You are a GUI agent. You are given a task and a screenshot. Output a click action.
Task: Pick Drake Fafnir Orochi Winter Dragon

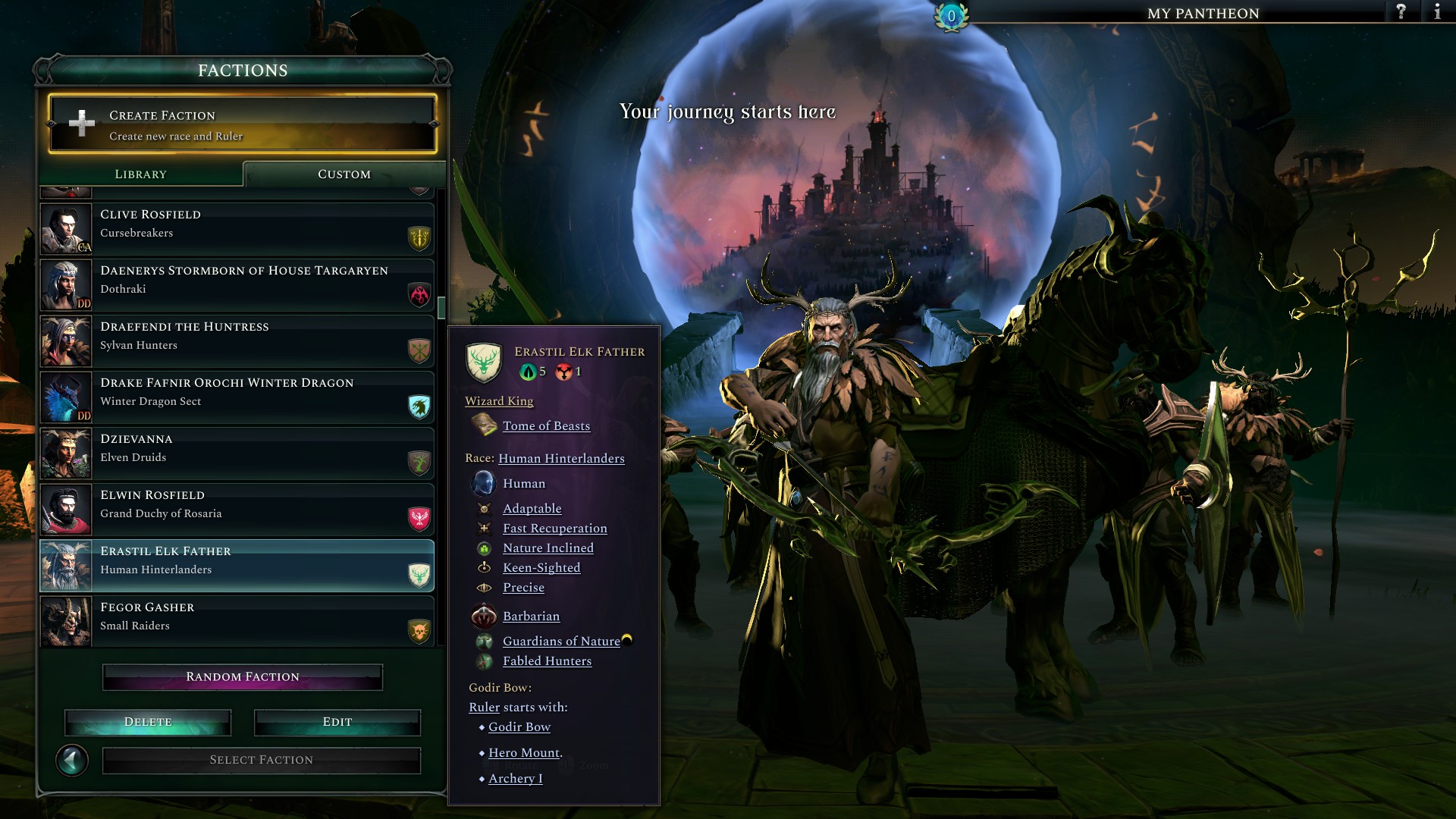pos(237,397)
